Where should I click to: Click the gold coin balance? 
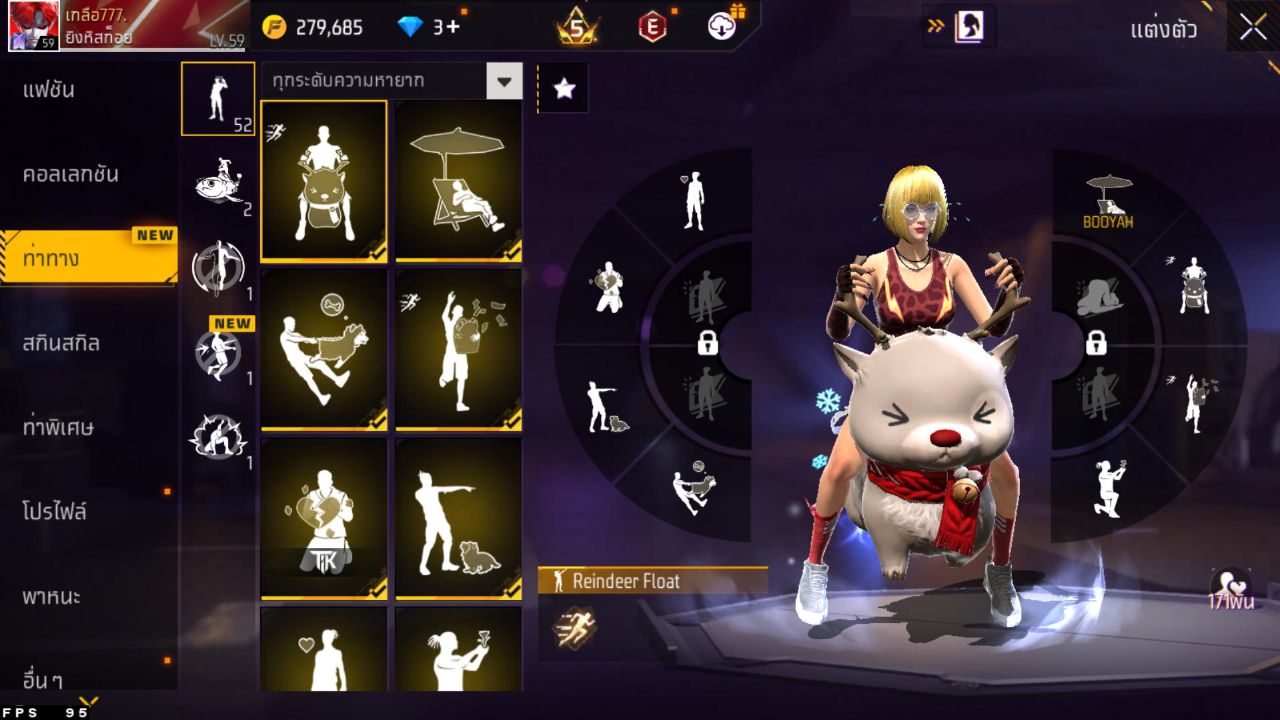(x=314, y=27)
